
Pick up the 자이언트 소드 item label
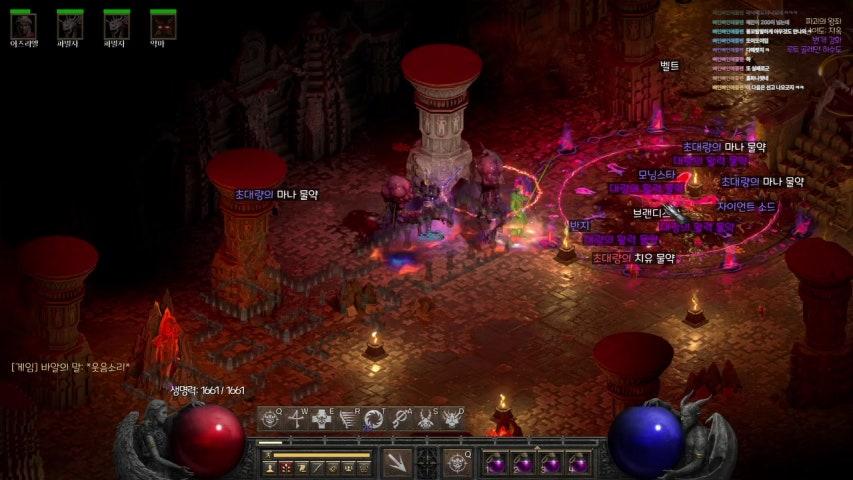(746, 207)
